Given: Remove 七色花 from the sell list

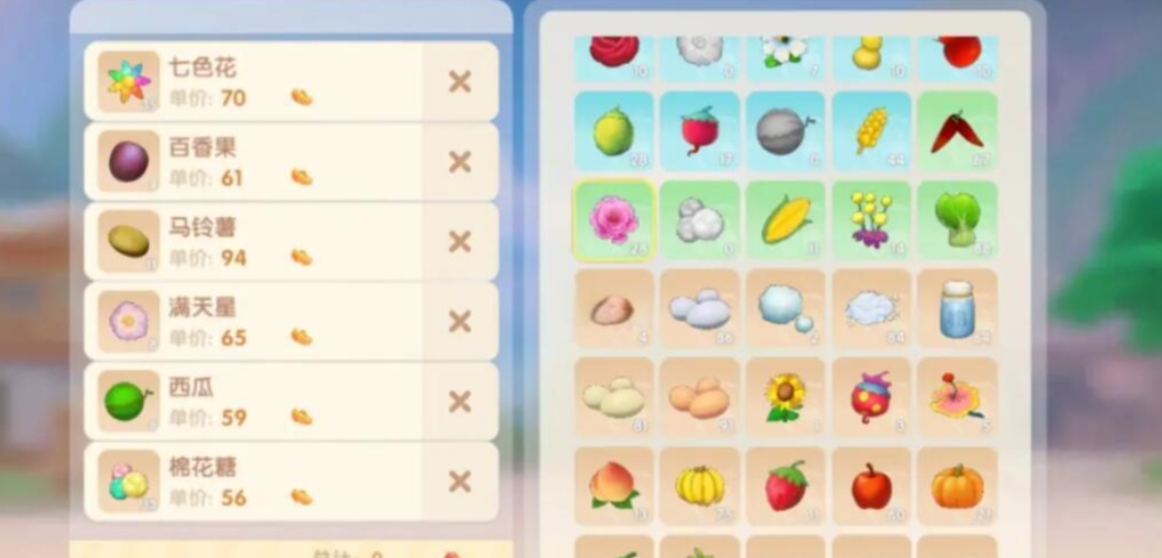Looking at the screenshot, I should [x=459, y=82].
